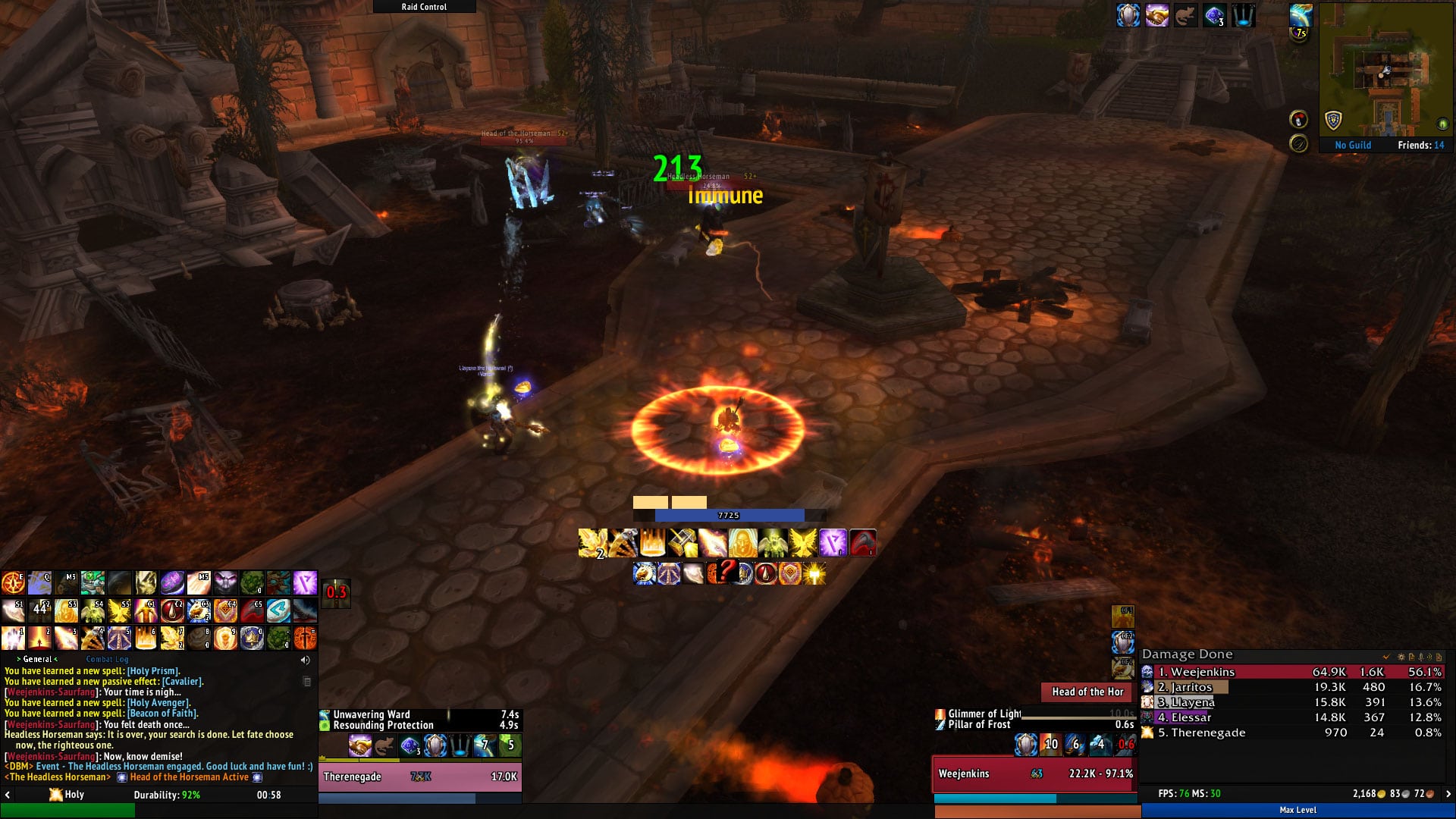Activate the orange sun ability bound to E
Viewport: 1456px width, 819px height.
(13, 583)
